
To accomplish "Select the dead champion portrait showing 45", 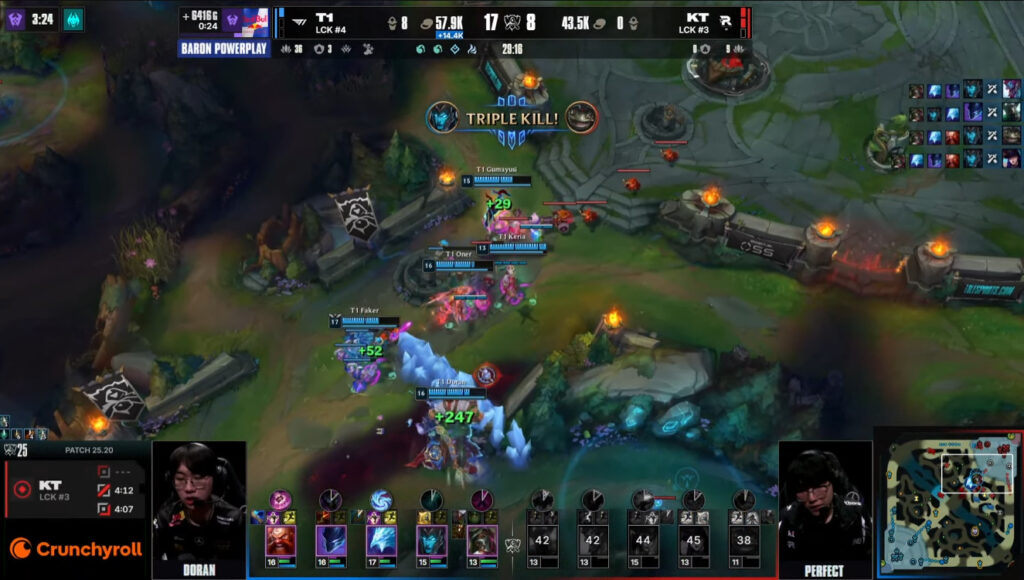I will (x=693, y=540).
